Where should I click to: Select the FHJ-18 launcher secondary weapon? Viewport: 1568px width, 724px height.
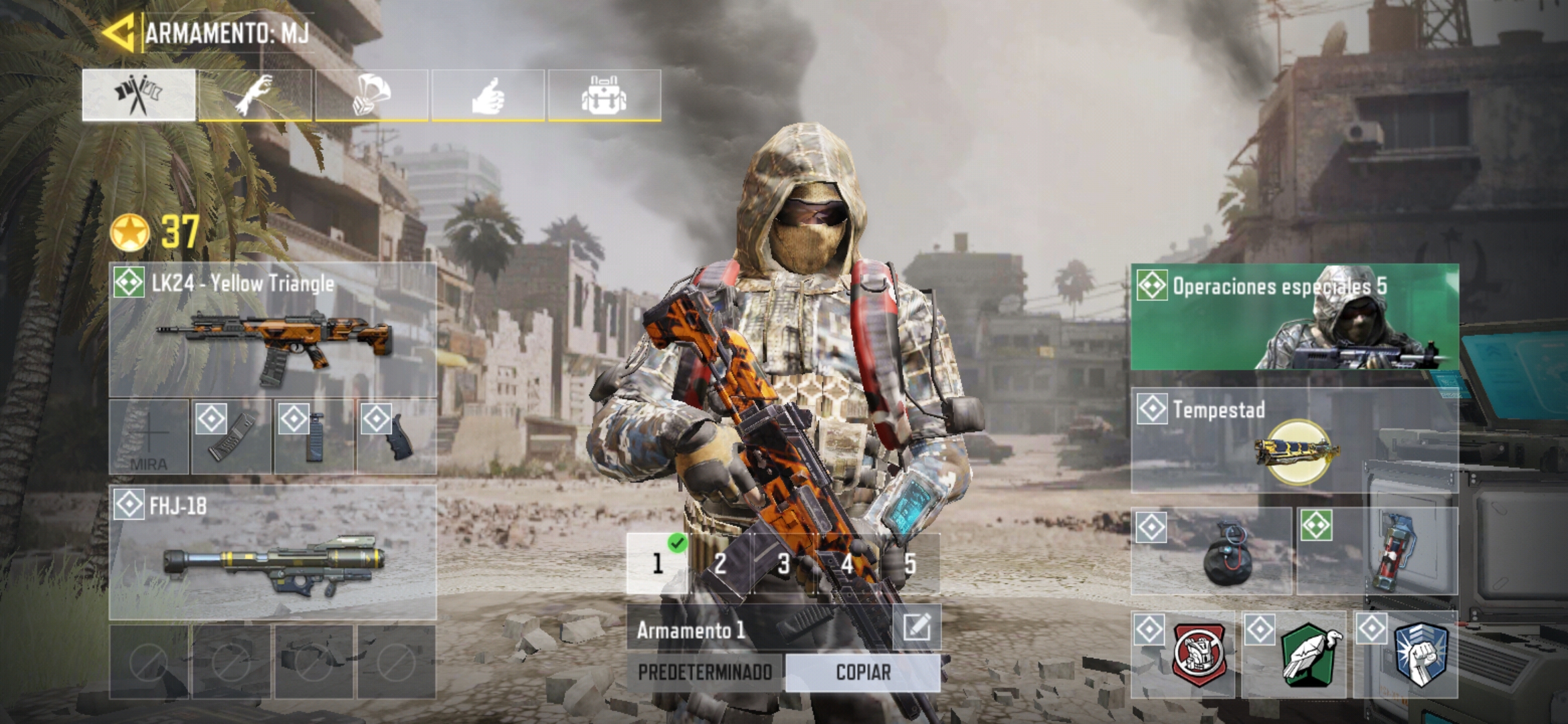273,553
